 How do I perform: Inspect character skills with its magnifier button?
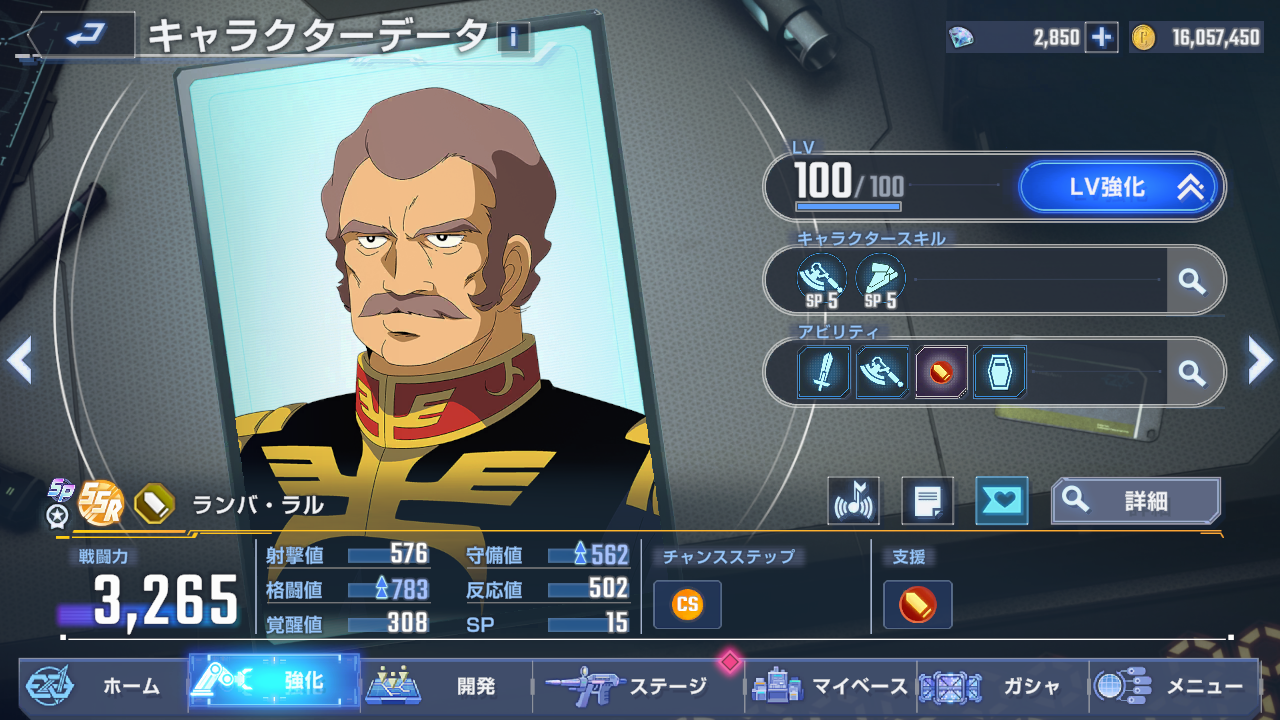click(1192, 281)
